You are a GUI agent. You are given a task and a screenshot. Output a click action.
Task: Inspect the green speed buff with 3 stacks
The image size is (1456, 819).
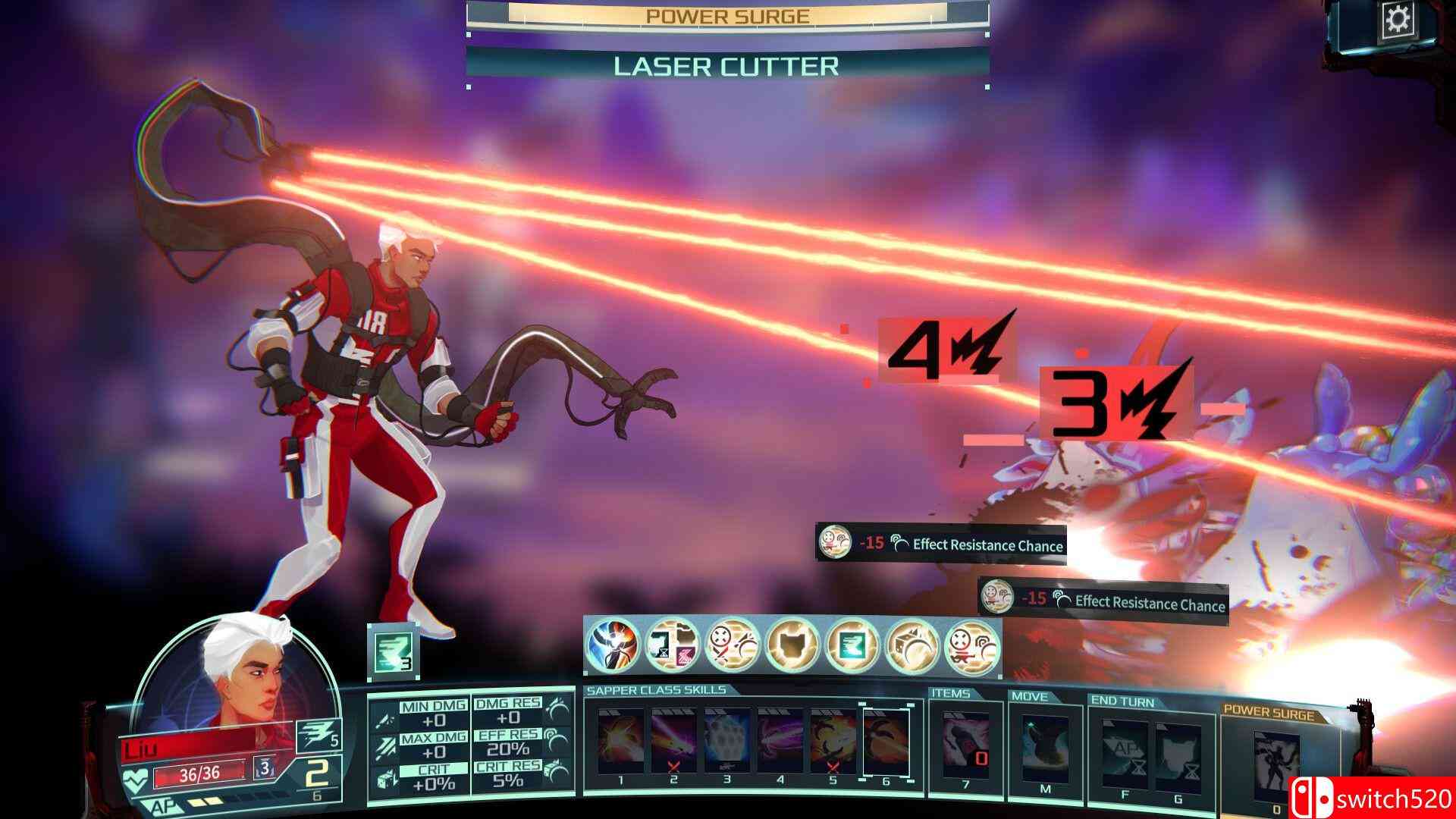[393, 650]
